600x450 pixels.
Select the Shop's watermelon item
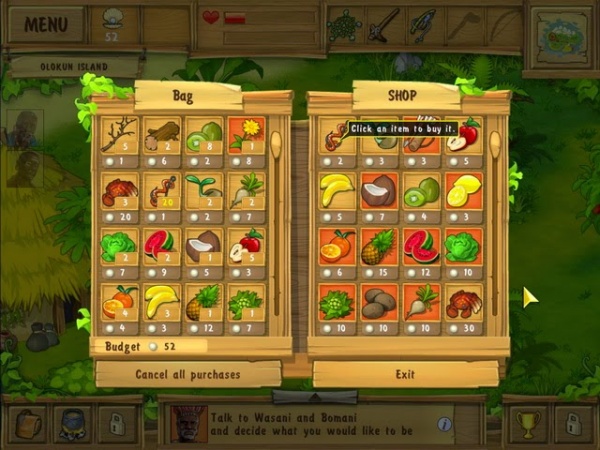click(x=421, y=246)
